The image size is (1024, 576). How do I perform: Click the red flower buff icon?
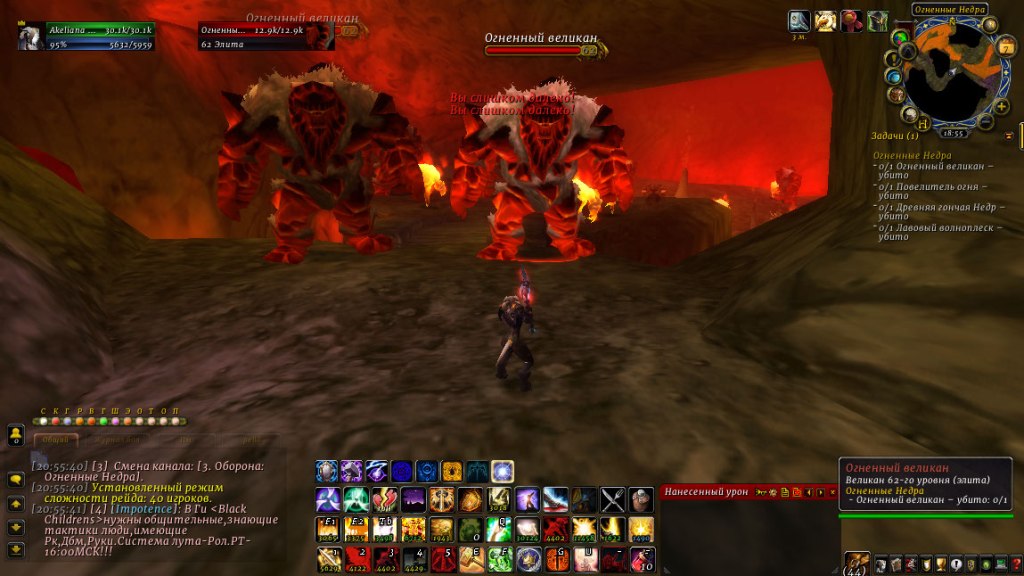click(851, 21)
